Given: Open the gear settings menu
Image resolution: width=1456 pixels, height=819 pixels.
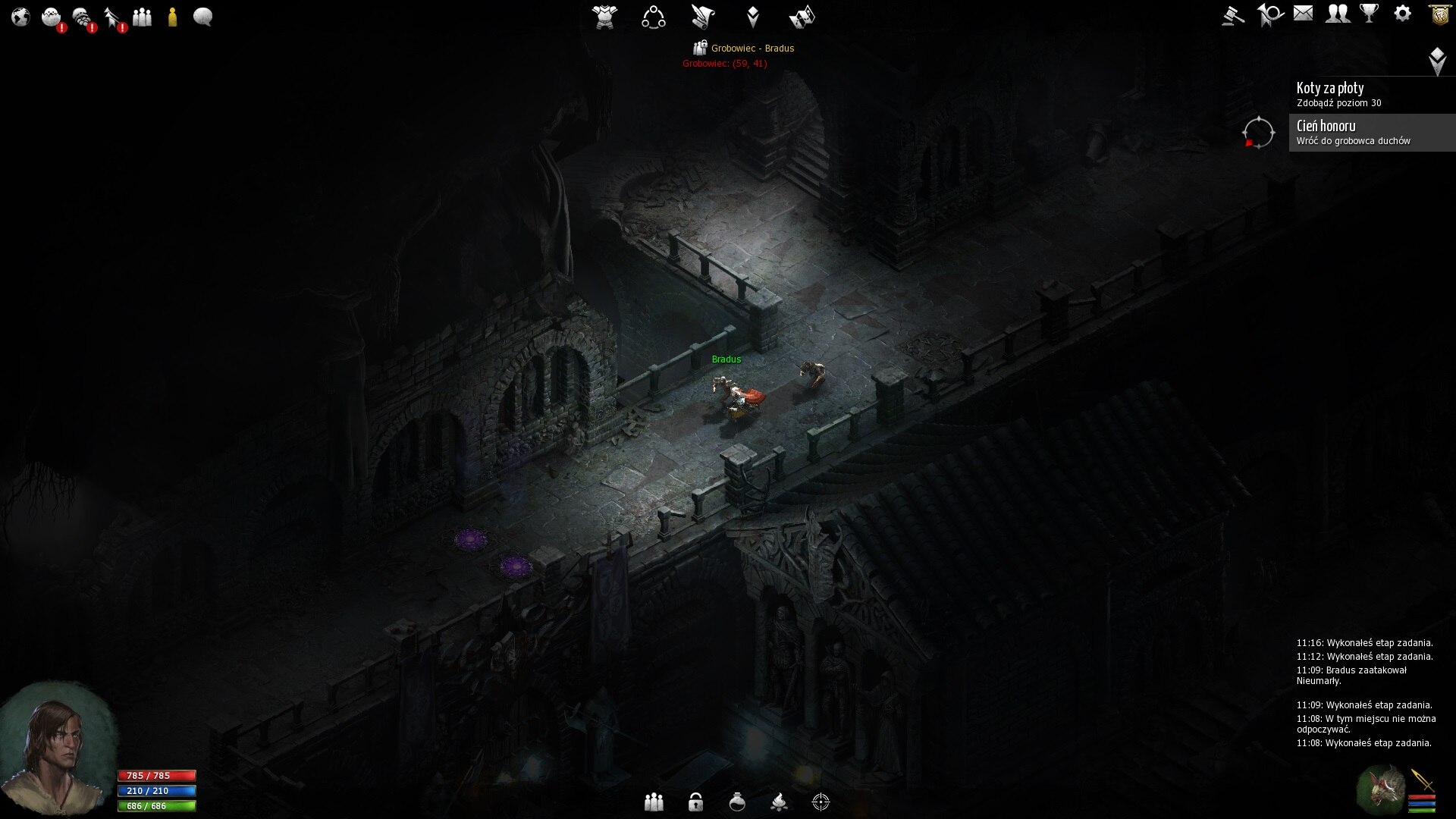Looking at the screenshot, I should [1403, 14].
